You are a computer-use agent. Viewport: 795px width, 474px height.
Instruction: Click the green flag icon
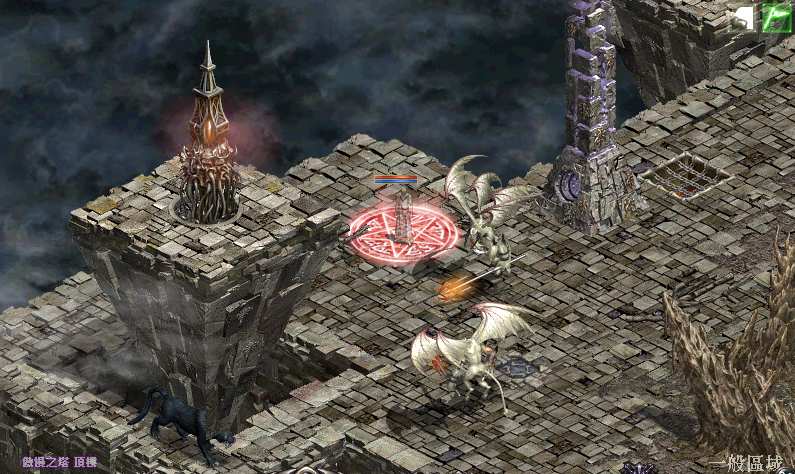point(776,17)
